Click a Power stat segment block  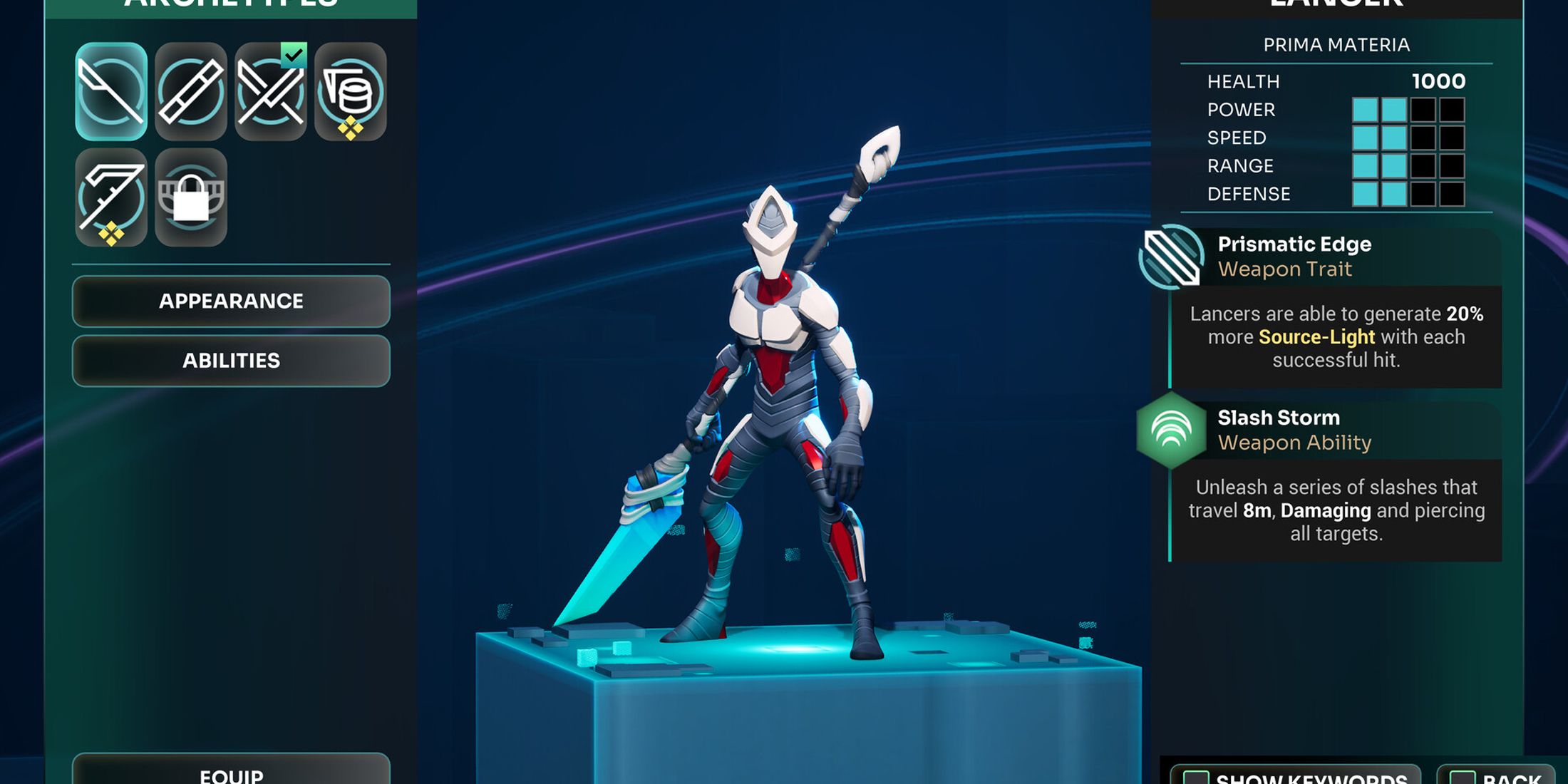[1366, 109]
